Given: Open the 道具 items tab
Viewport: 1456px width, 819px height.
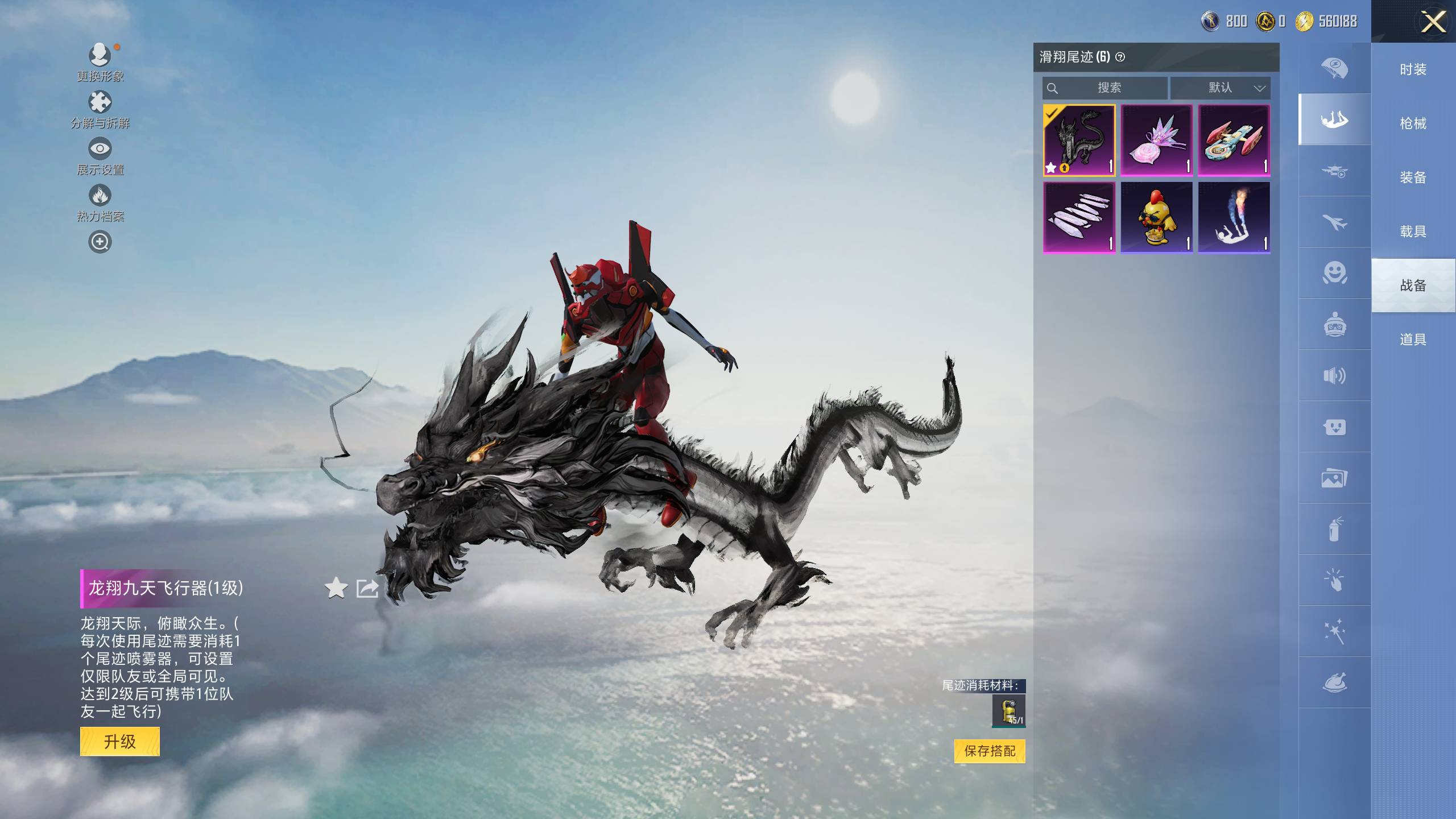Looking at the screenshot, I should 1413,340.
